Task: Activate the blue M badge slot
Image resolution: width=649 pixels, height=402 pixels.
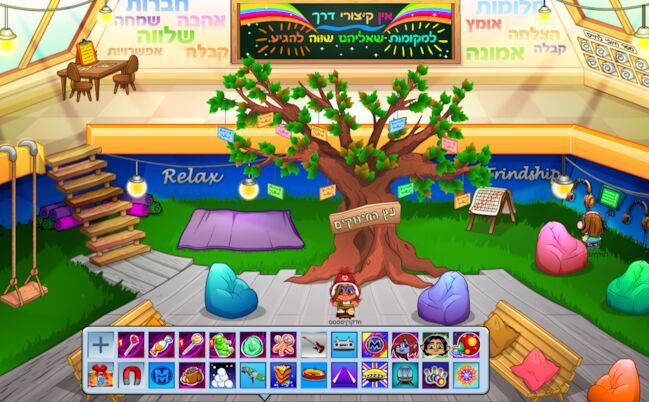Action: (162, 375)
